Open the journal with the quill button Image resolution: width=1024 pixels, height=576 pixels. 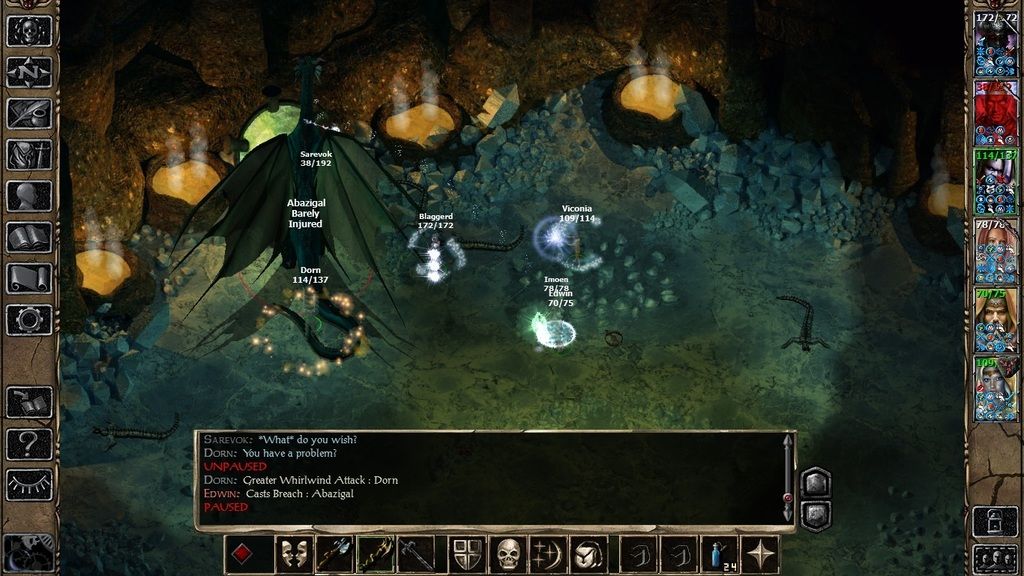point(29,113)
